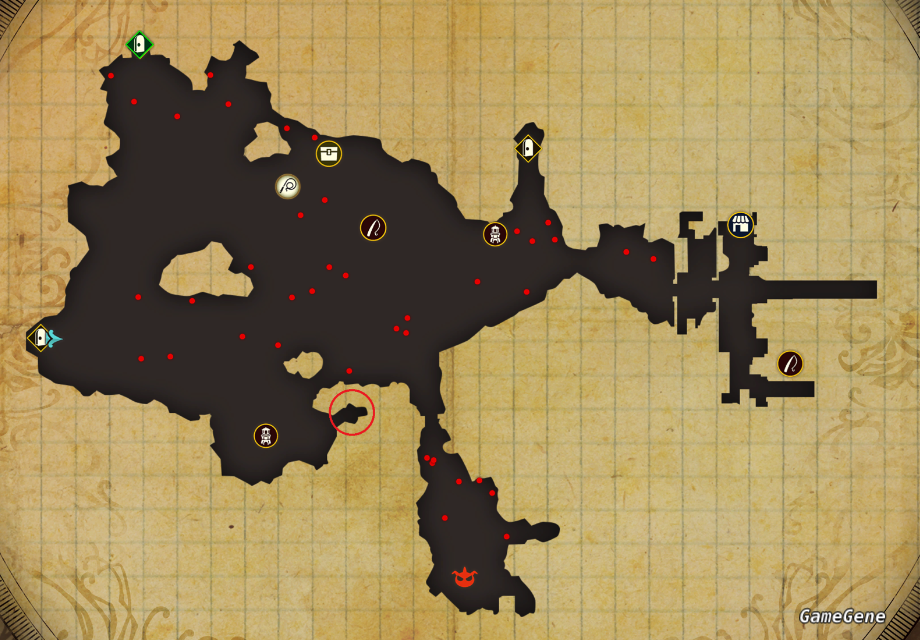The image size is (920, 640).
Task: Select the feather marker nearest the shop
Action: coord(790,363)
